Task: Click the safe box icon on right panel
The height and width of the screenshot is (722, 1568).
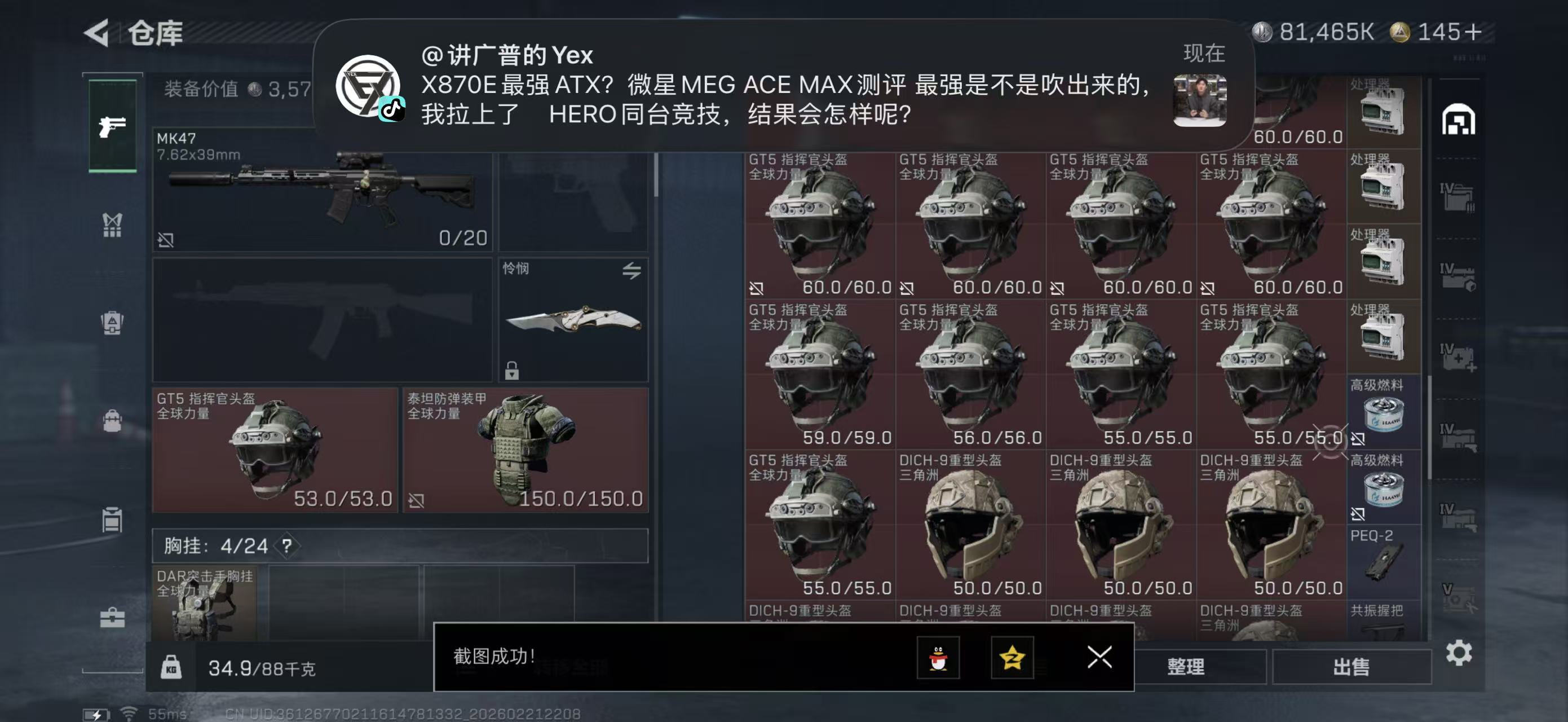Action: point(1460,120)
